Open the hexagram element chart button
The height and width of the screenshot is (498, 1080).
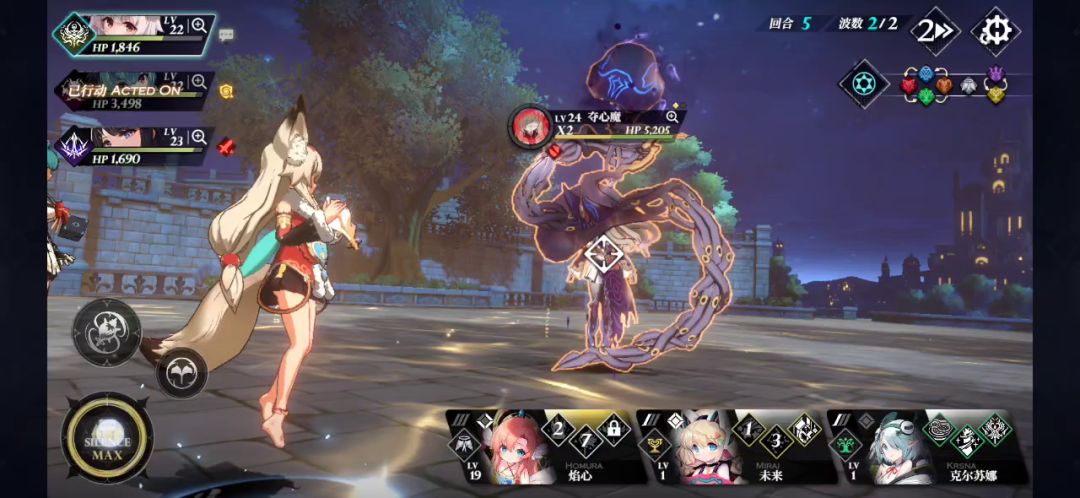point(863,84)
